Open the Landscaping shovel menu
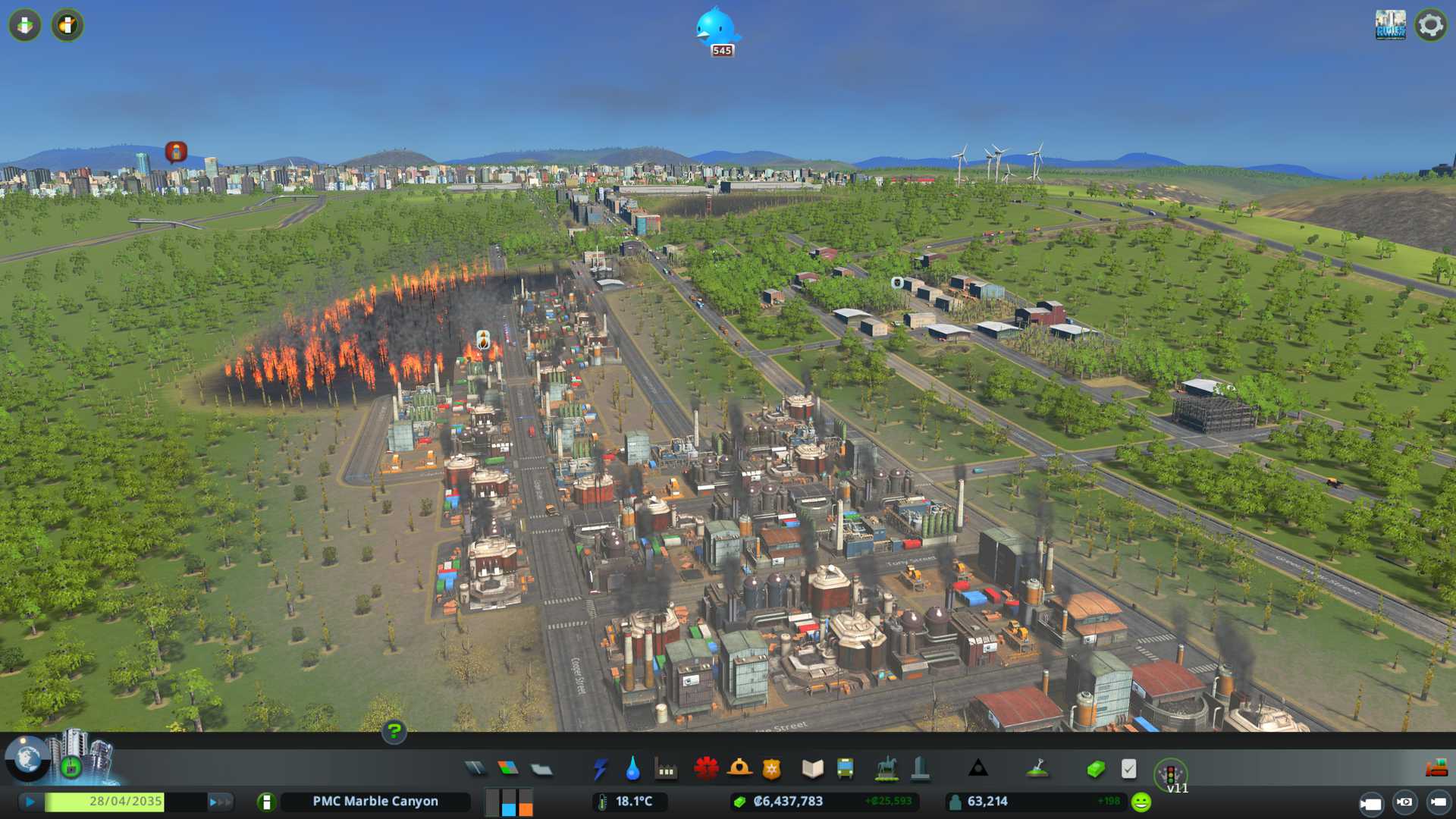 point(1037,769)
